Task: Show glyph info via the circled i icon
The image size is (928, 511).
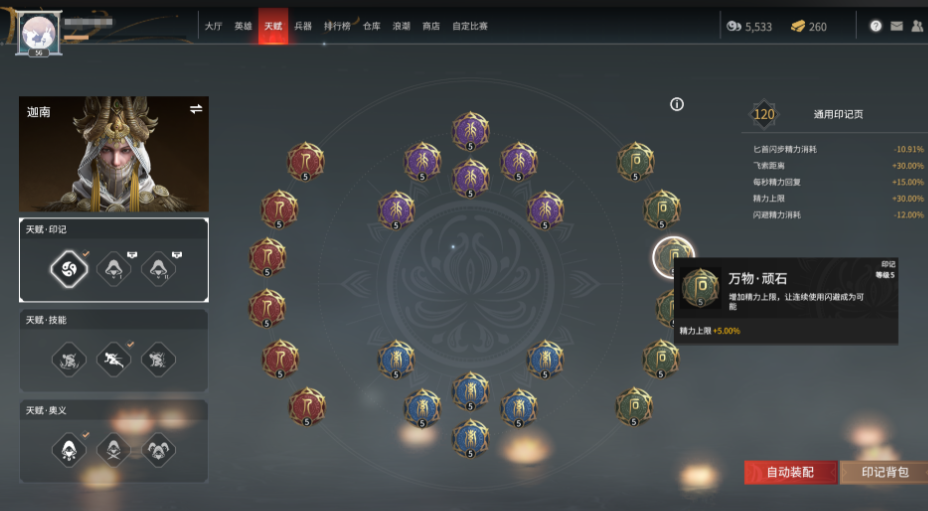Action: pyautogui.click(x=677, y=104)
